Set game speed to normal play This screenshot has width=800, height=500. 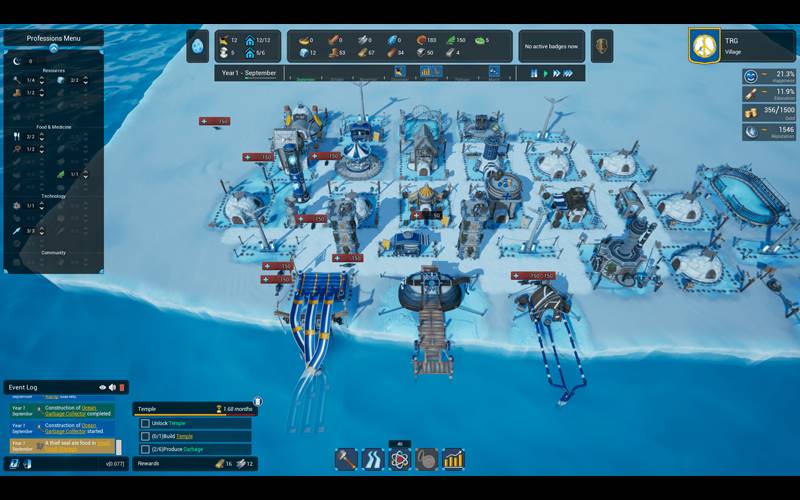coord(545,73)
